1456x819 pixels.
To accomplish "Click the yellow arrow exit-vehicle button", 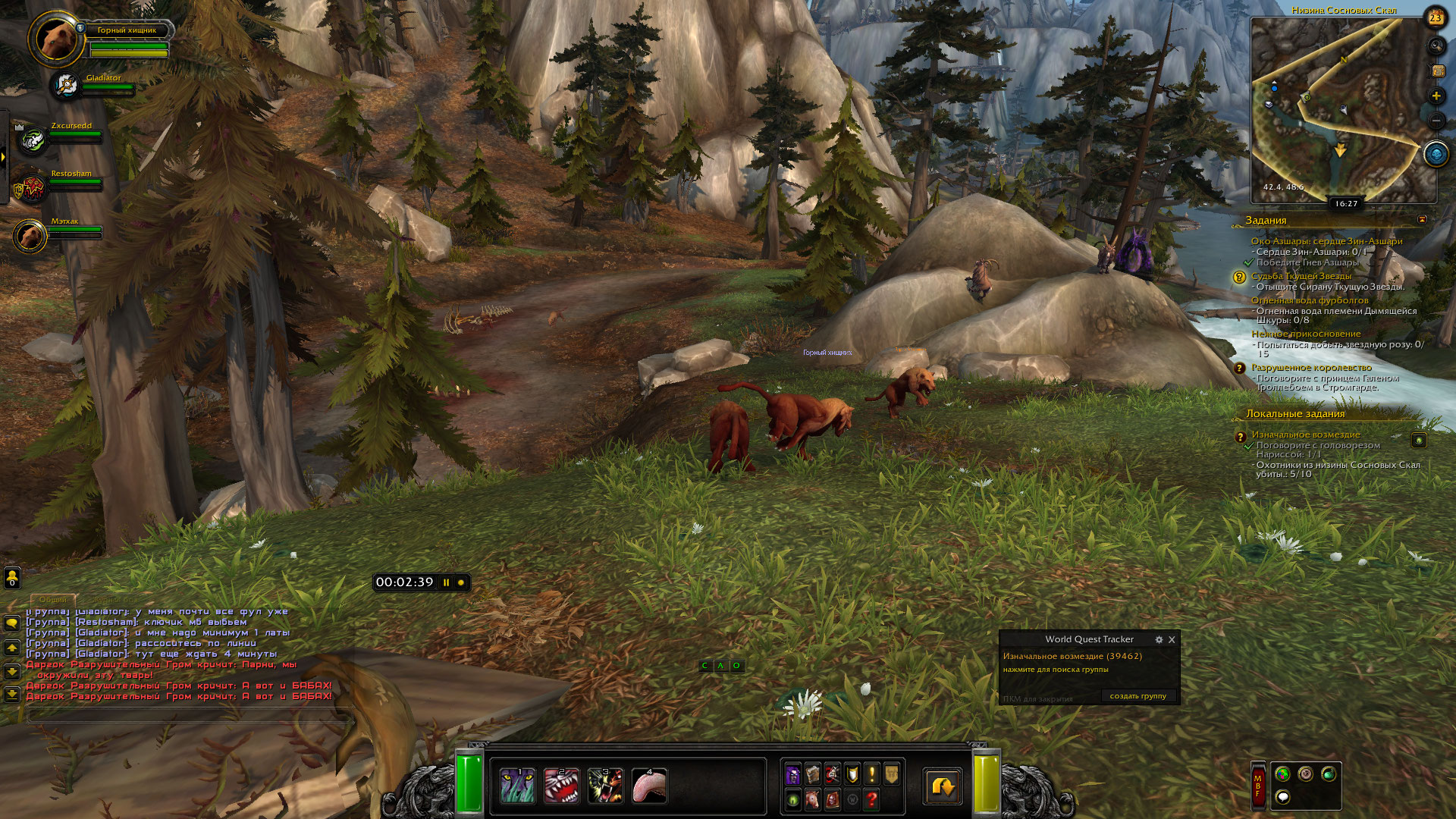I will point(943,786).
